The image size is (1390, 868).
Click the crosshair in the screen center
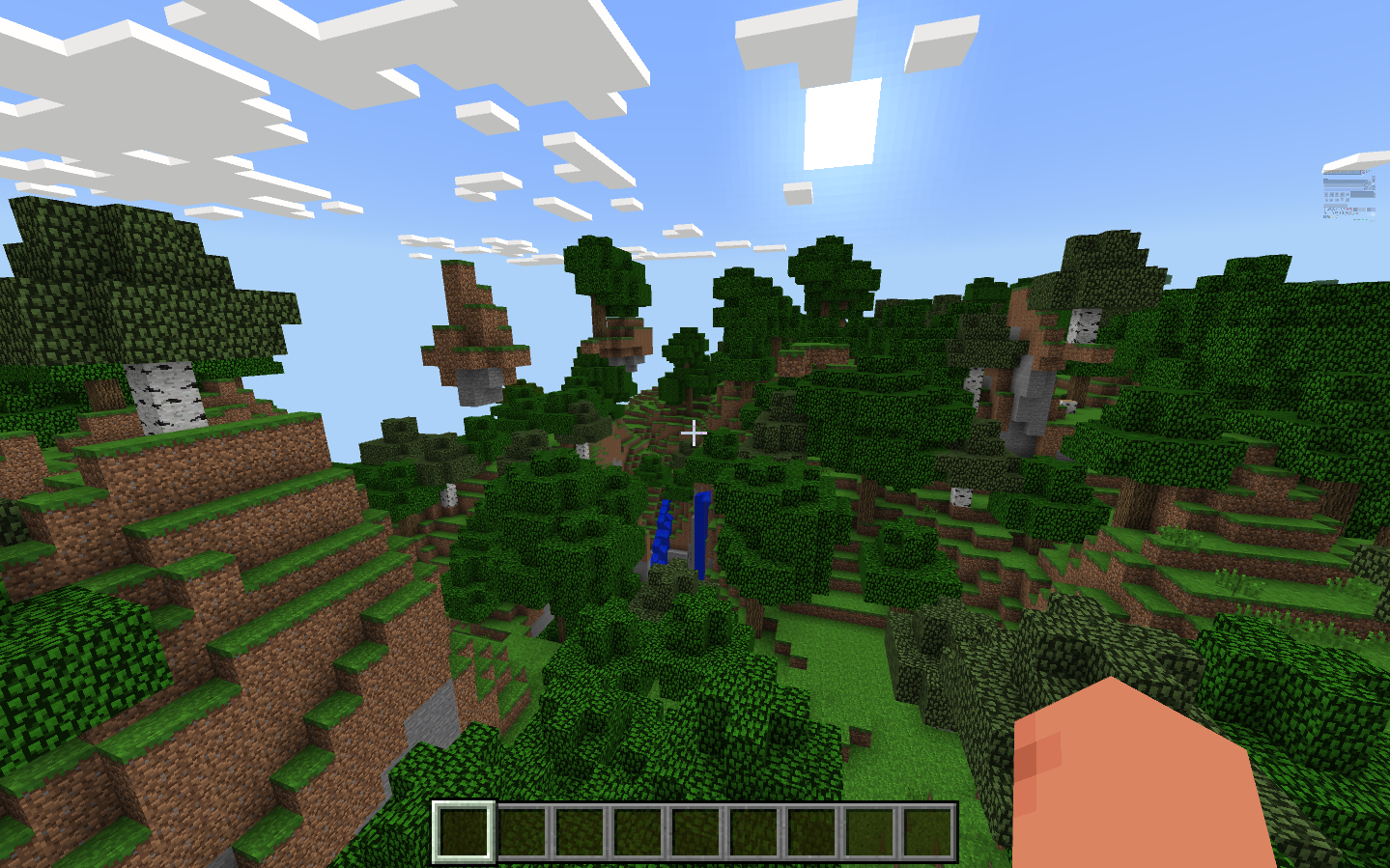click(694, 434)
